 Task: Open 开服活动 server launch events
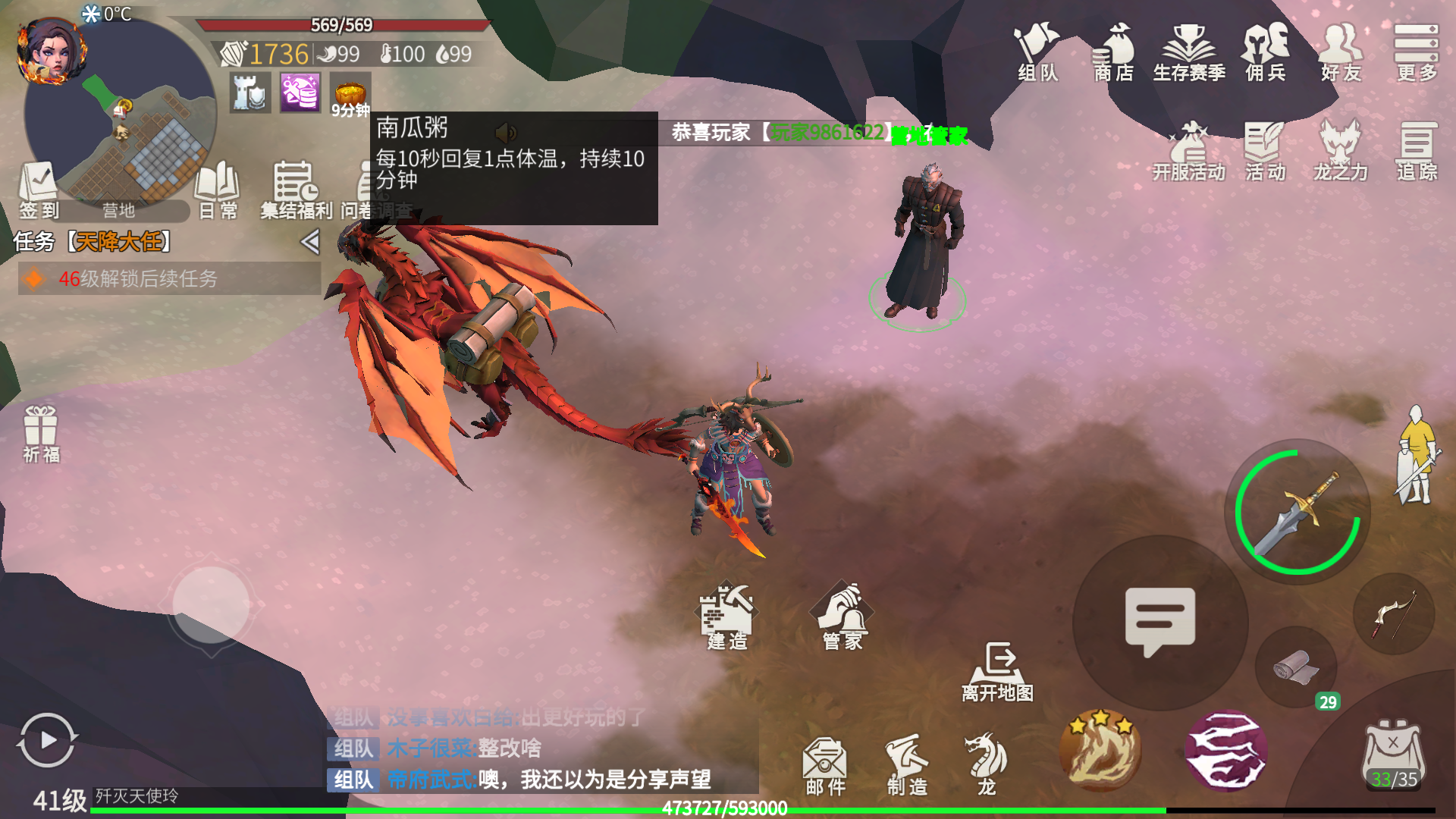(1189, 152)
